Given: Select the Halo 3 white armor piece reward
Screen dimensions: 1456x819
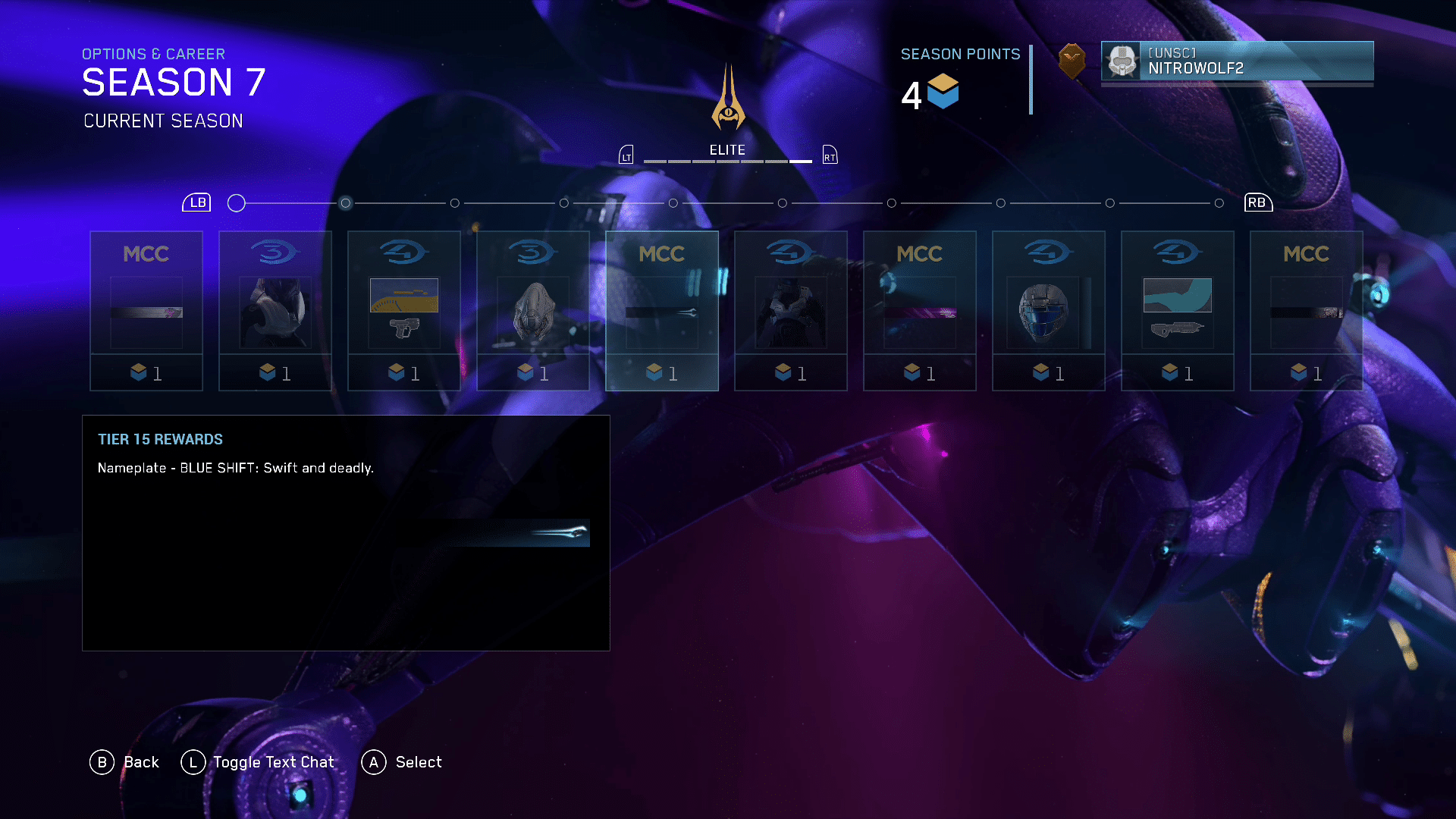Looking at the screenshot, I should [275, 311].
